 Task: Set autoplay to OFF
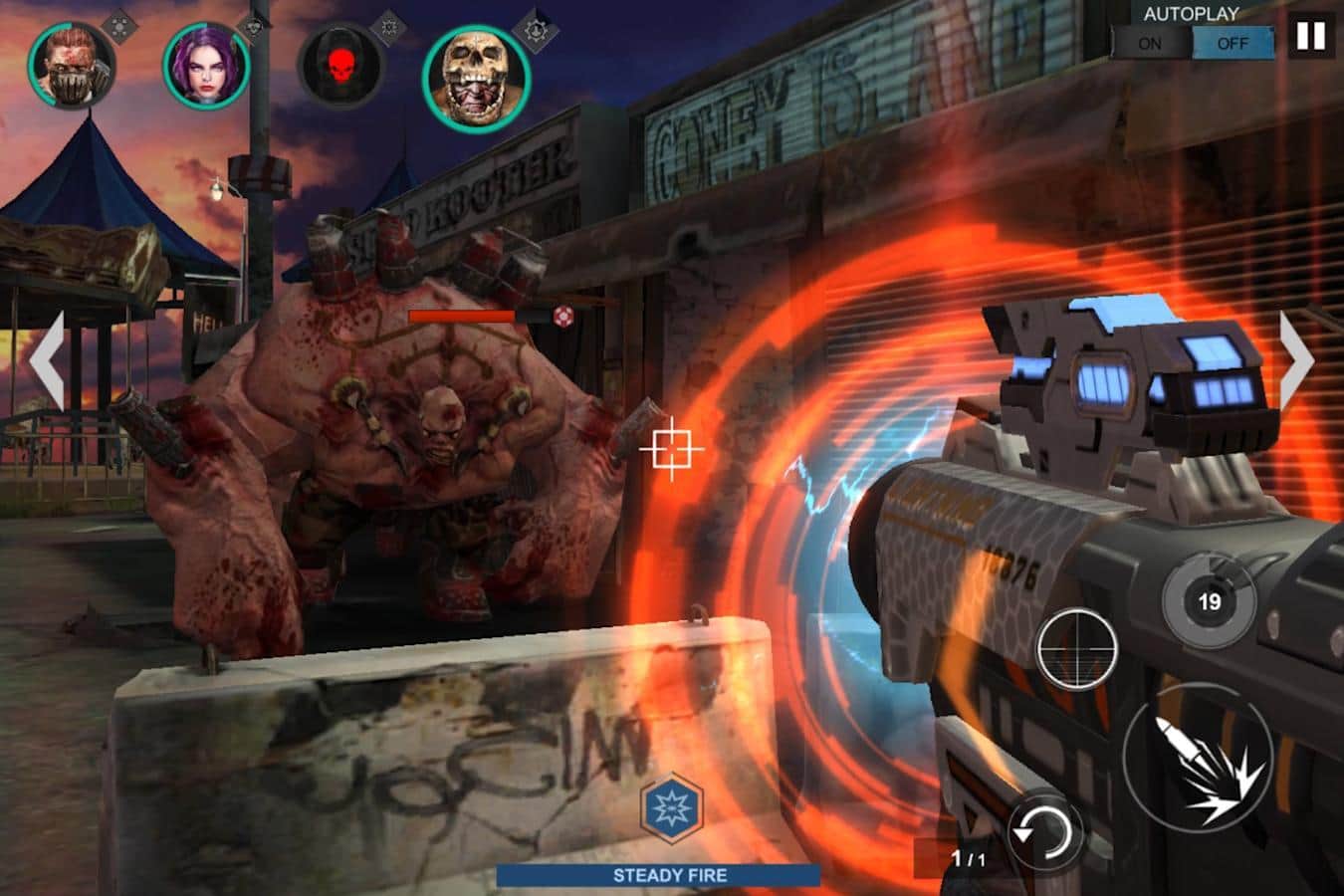point(1232,44)
